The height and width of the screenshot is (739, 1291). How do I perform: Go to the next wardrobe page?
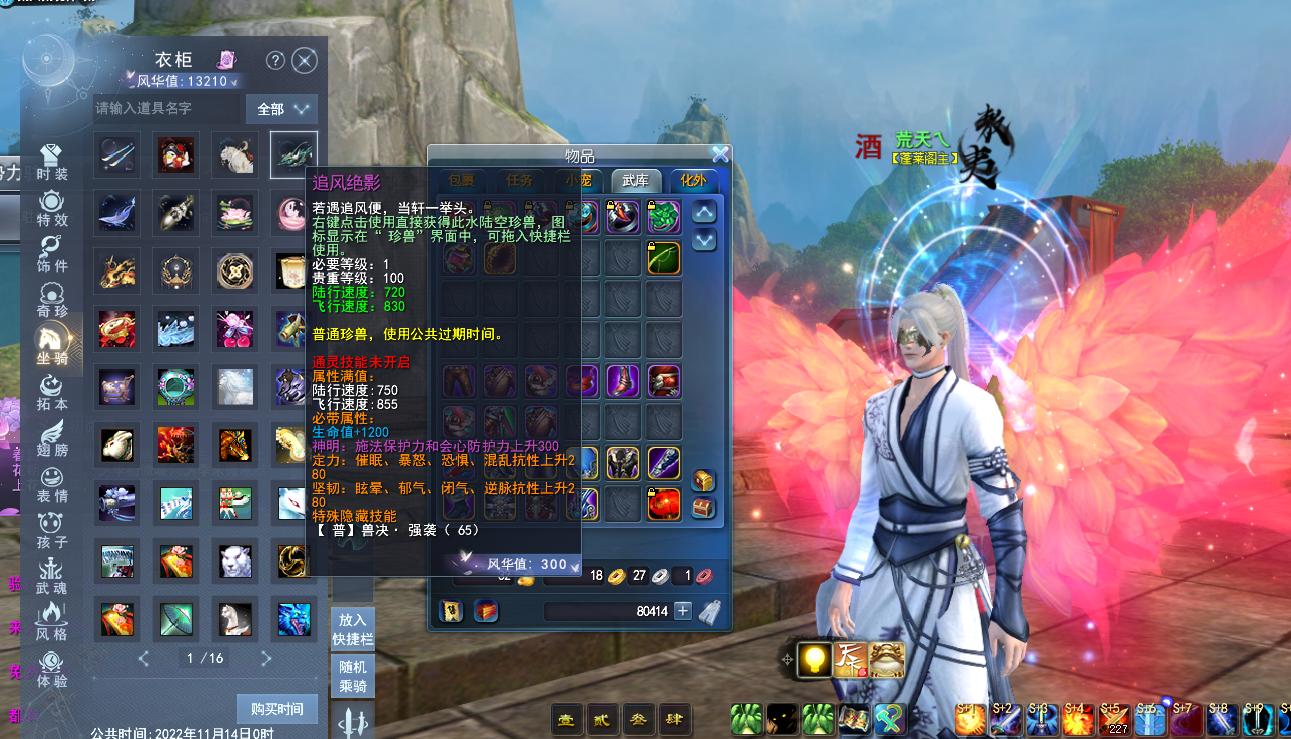coord(266,658)
